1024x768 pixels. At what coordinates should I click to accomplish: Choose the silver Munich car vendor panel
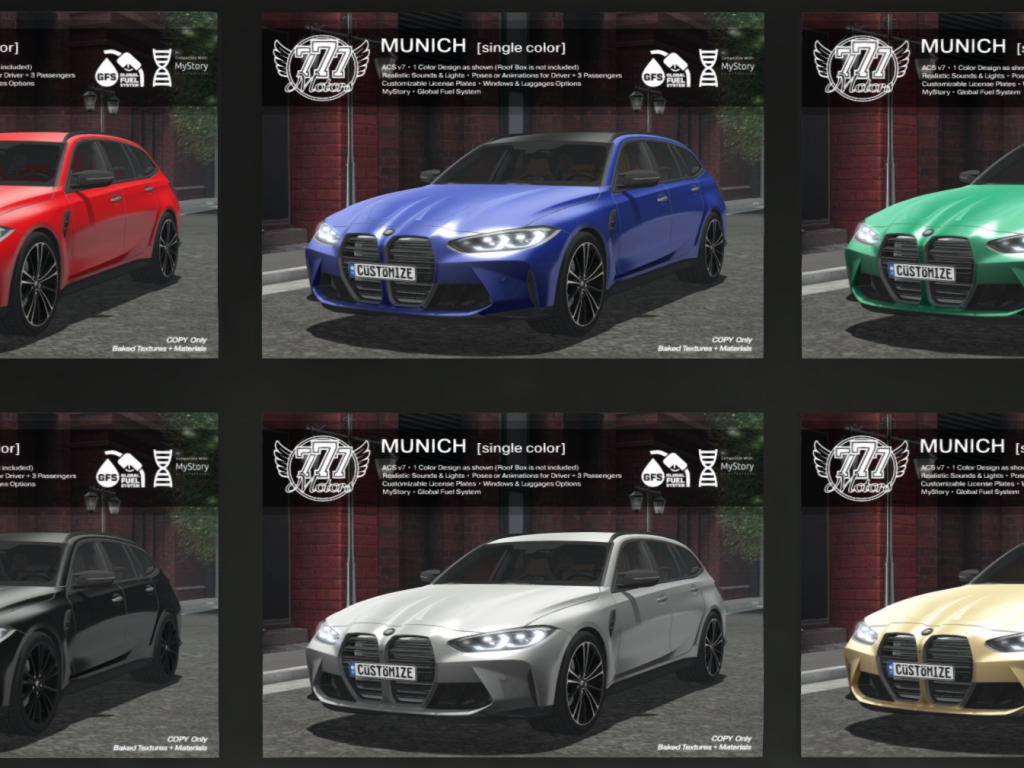(x=512, y=585)
